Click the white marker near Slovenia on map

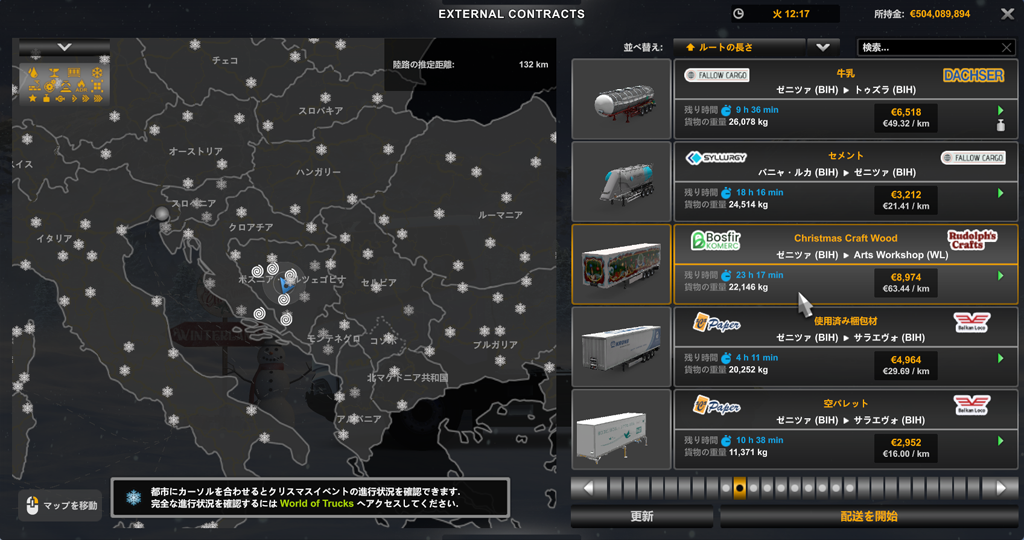click(162, 213)
